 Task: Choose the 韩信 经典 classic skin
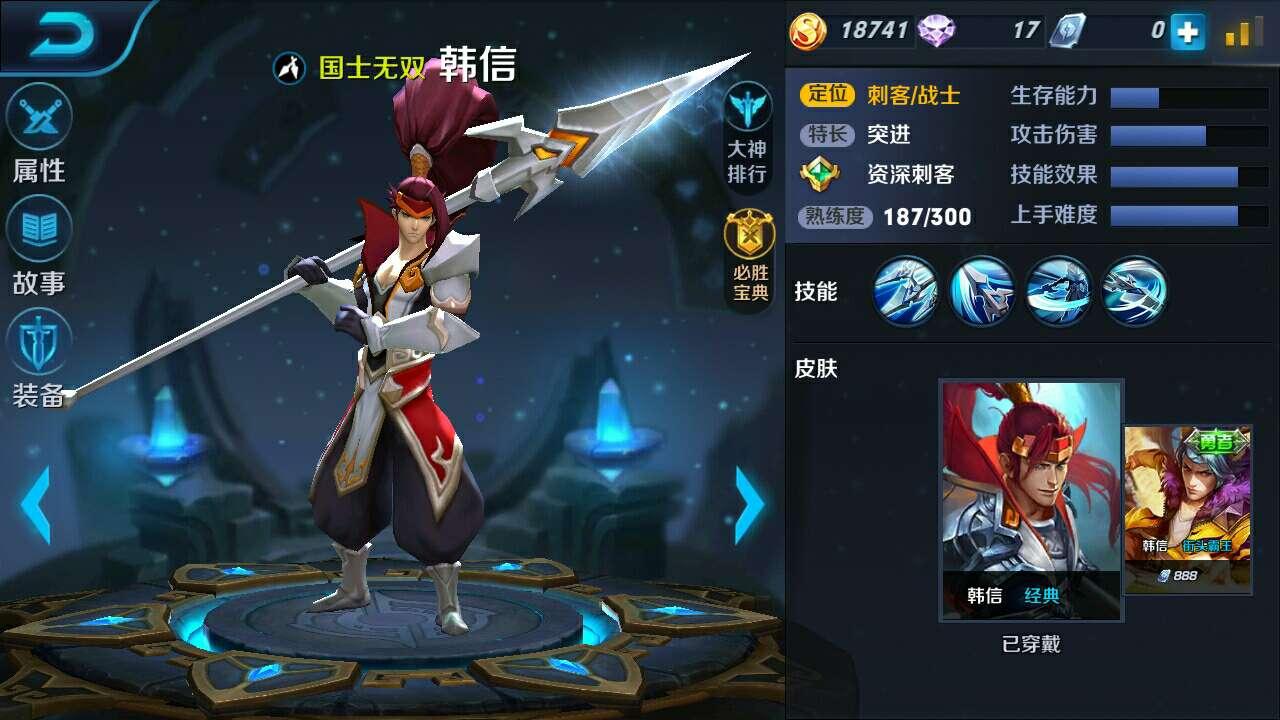(1031, 500)
